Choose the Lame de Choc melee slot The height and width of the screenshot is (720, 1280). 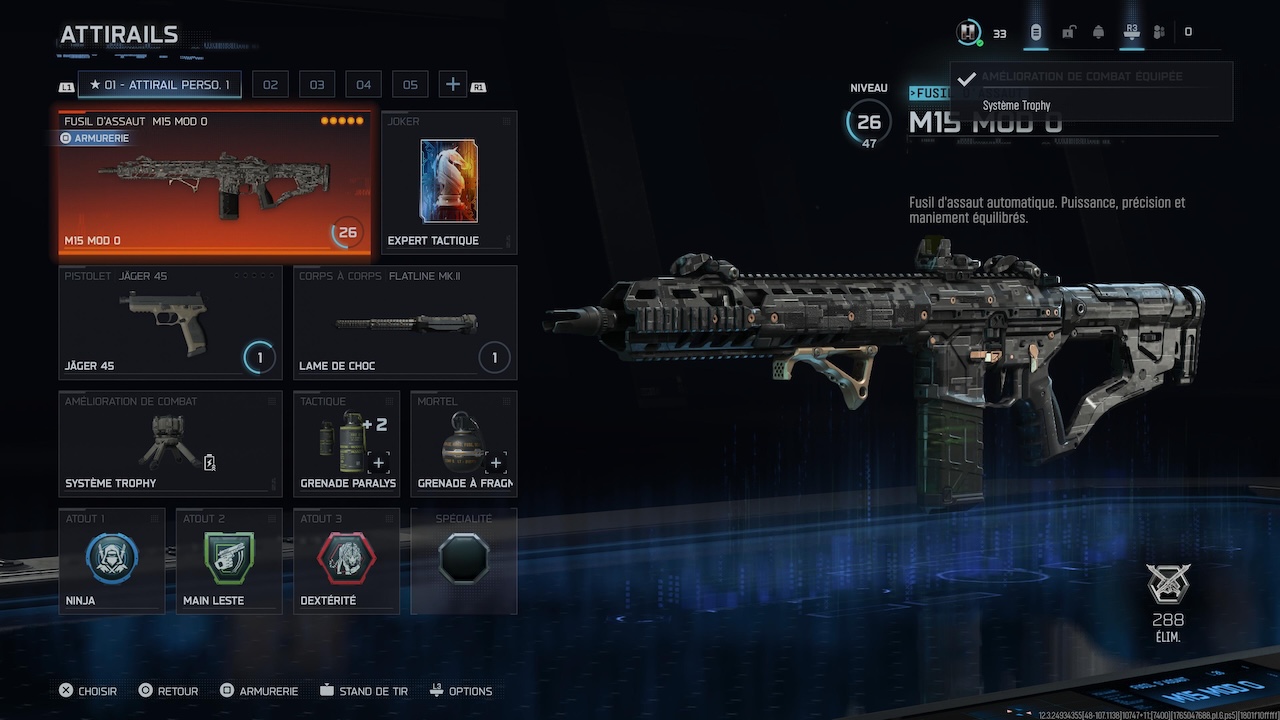coord(405,322)
